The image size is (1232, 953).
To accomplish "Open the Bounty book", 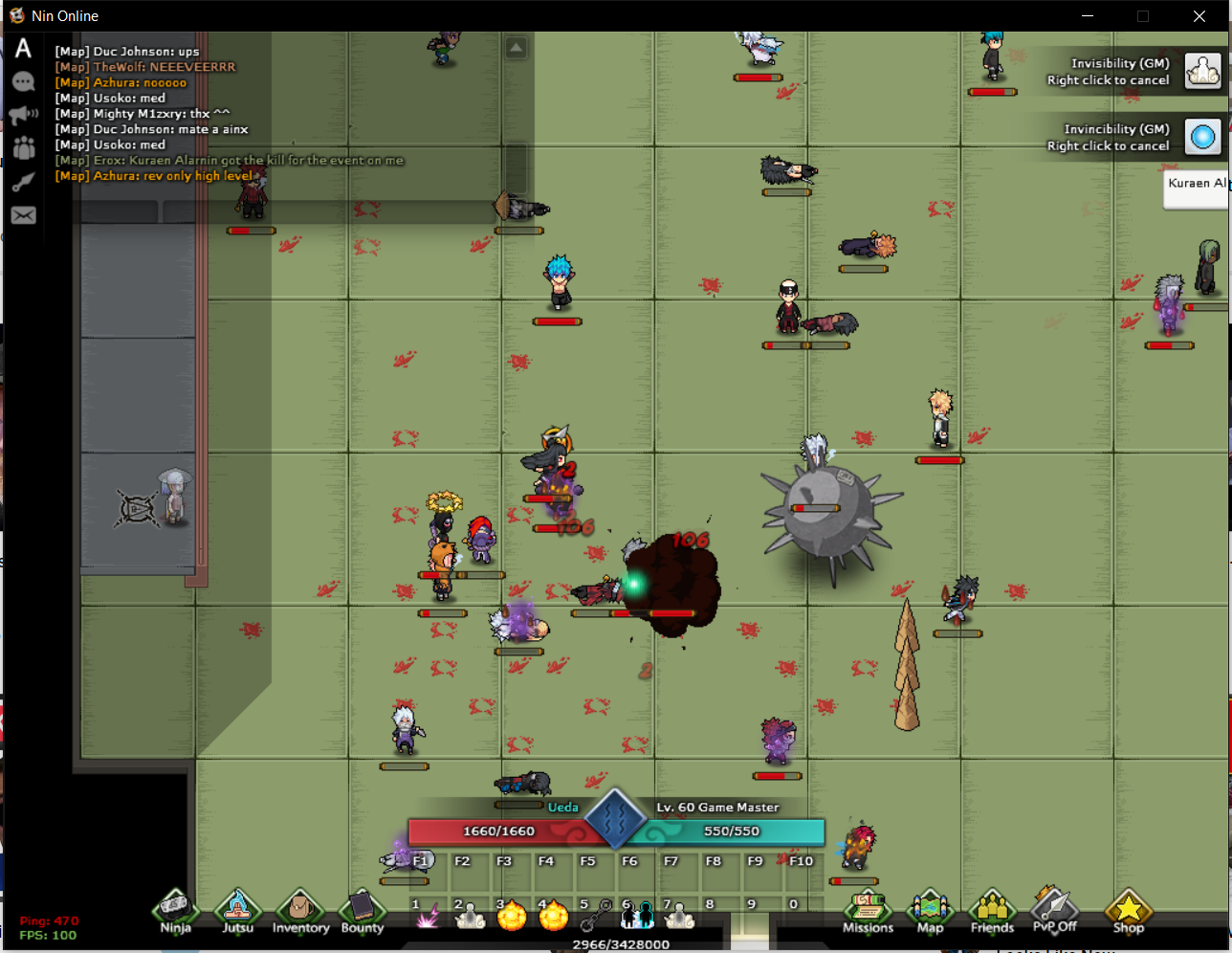I will click(x=363, y=911).
